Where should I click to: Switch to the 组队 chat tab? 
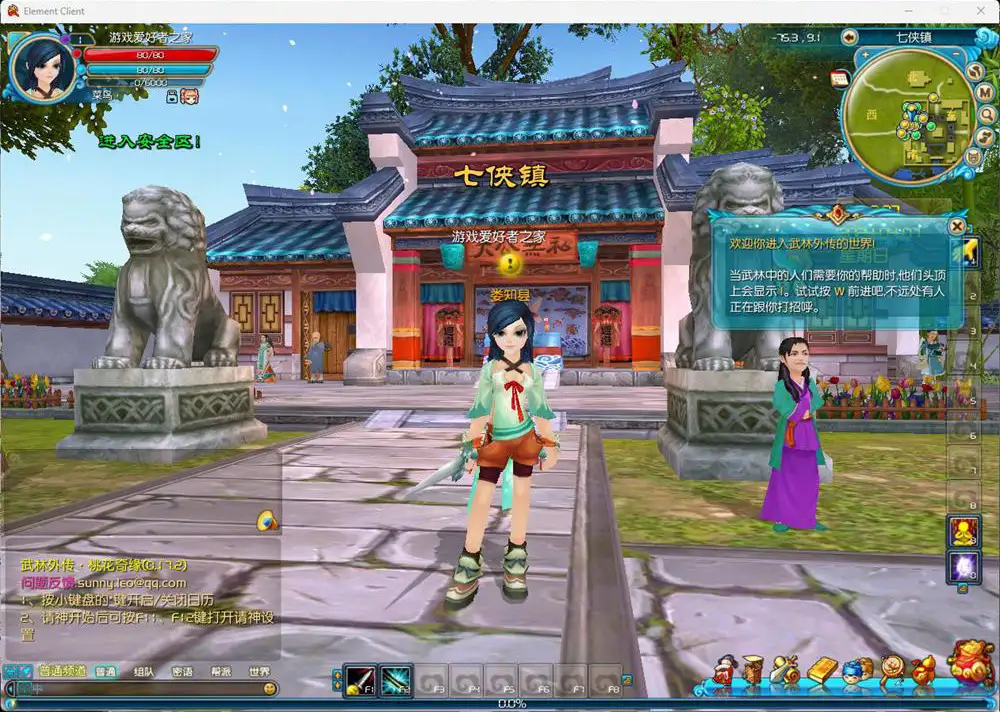click(x=143, y=672)
